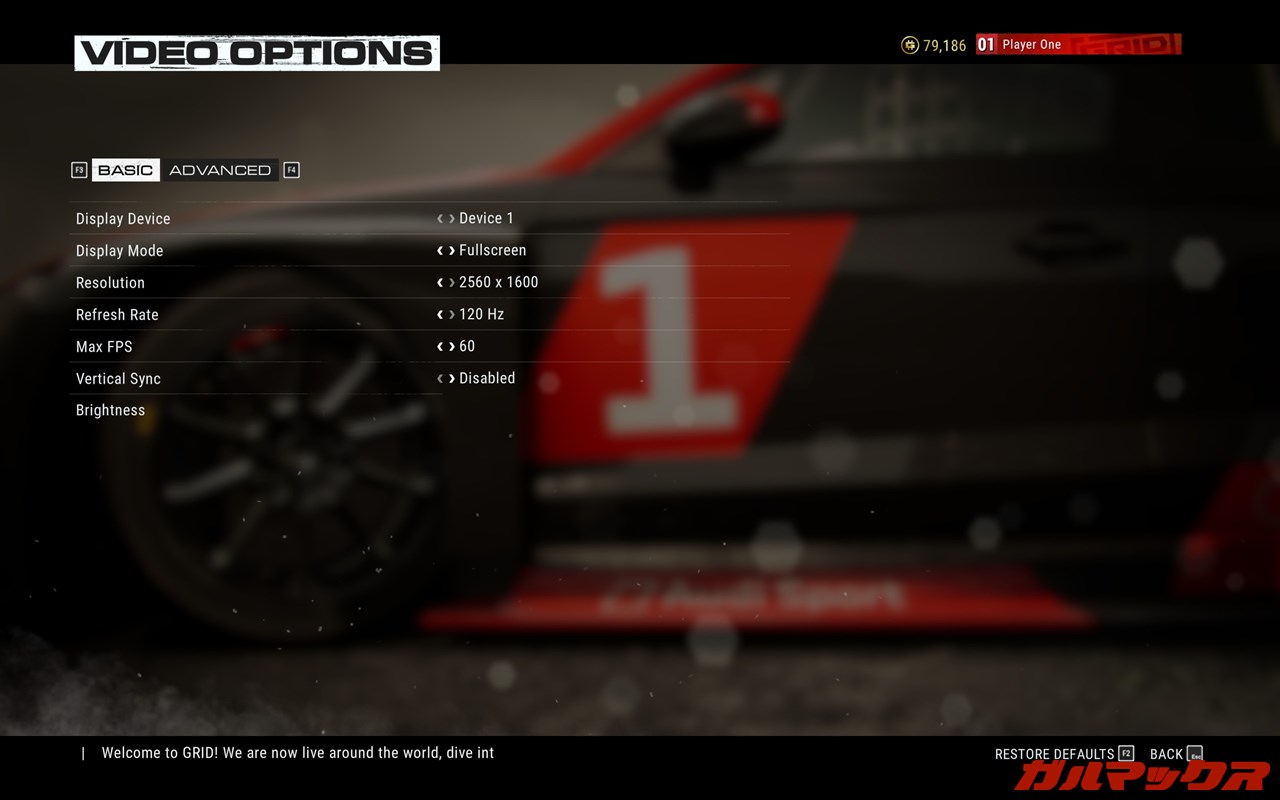Toggle Vertical Sync with right arrow
Screen dimensions: 1280x800
click(x=452, y=379)
